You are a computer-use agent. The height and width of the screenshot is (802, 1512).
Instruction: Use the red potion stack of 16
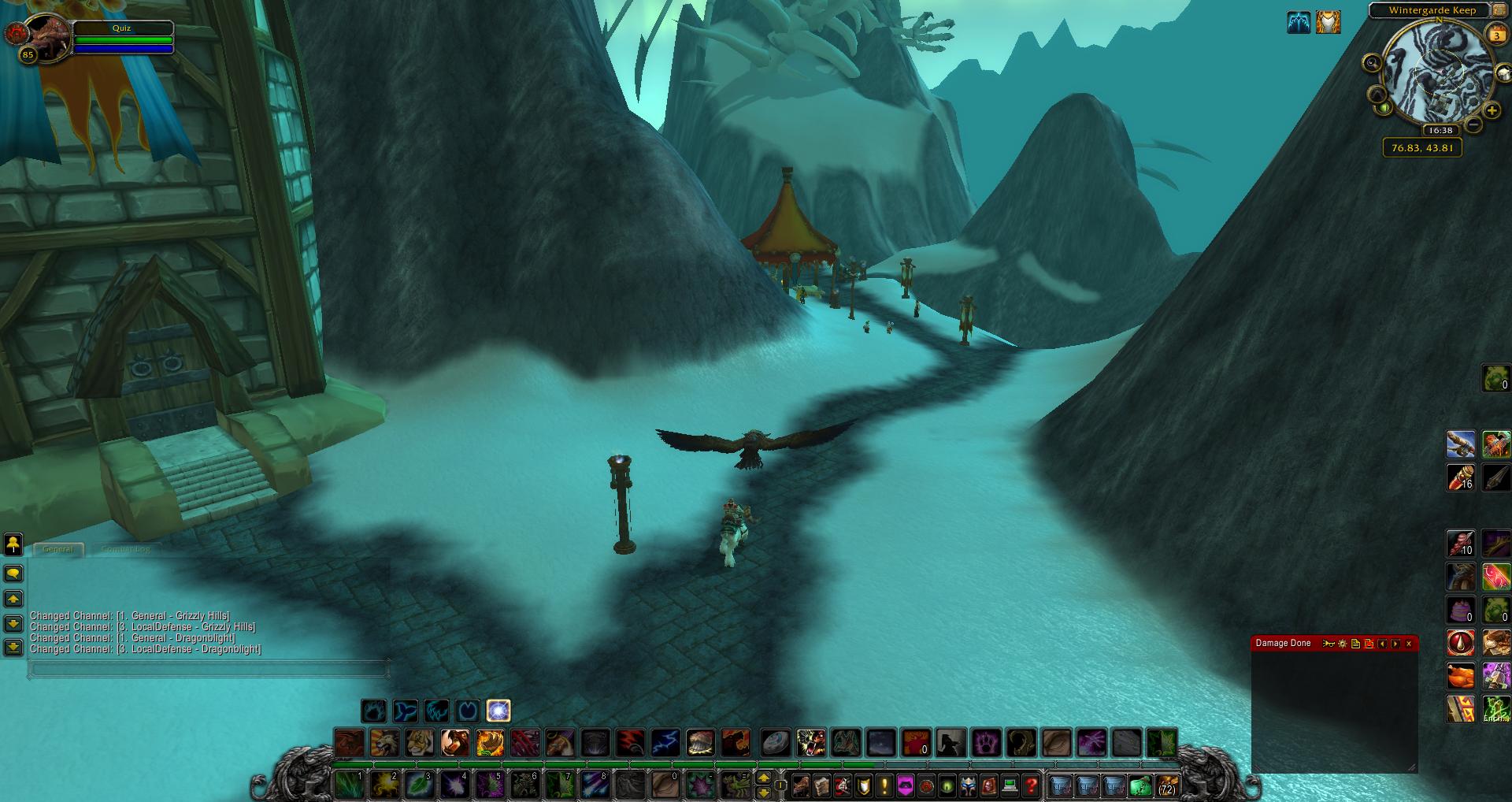point(1462,477)
